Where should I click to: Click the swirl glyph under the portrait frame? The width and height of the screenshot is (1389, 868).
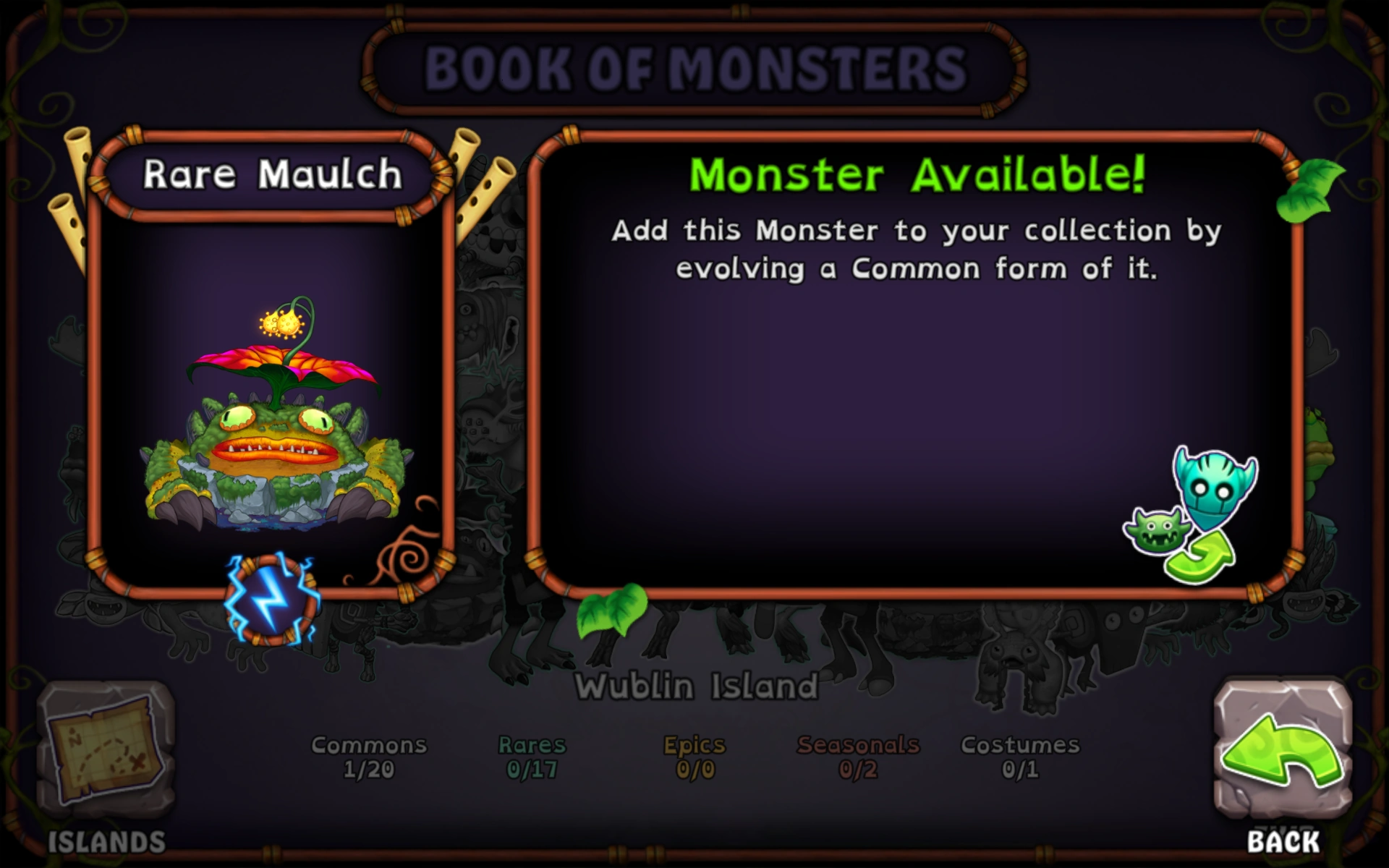coord(404,561)
